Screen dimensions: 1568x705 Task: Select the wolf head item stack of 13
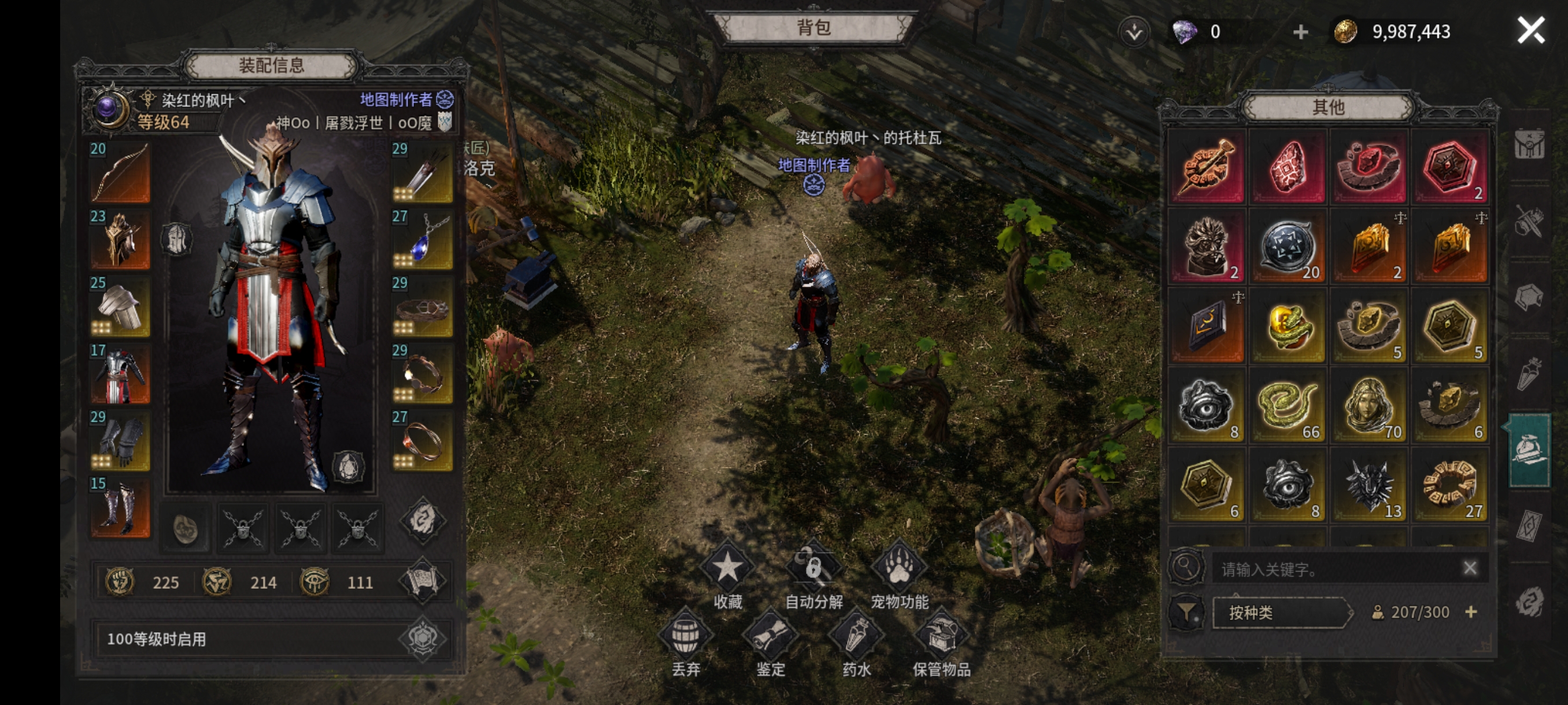(x=1369, y=485)
